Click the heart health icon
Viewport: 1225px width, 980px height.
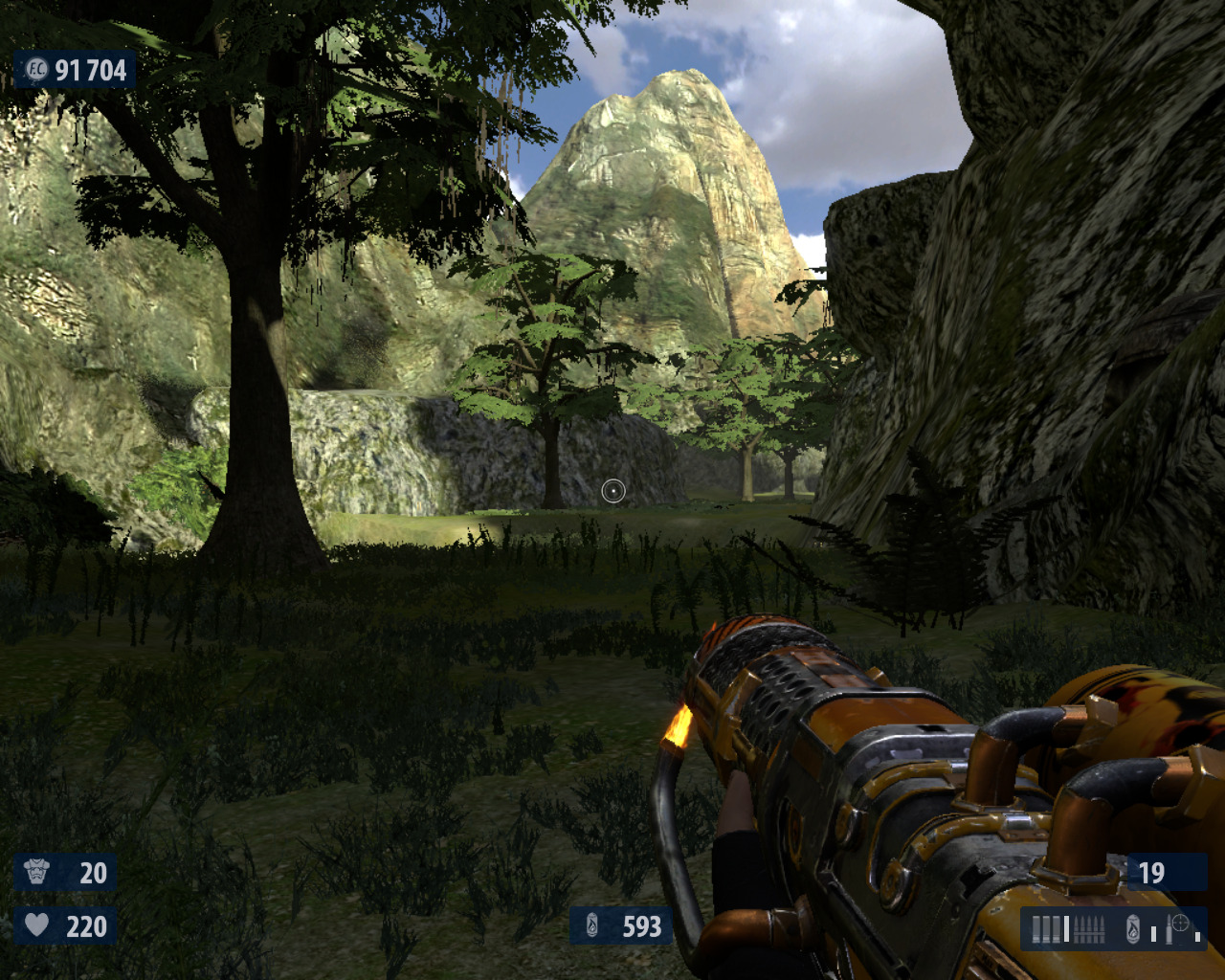point(36,924)
